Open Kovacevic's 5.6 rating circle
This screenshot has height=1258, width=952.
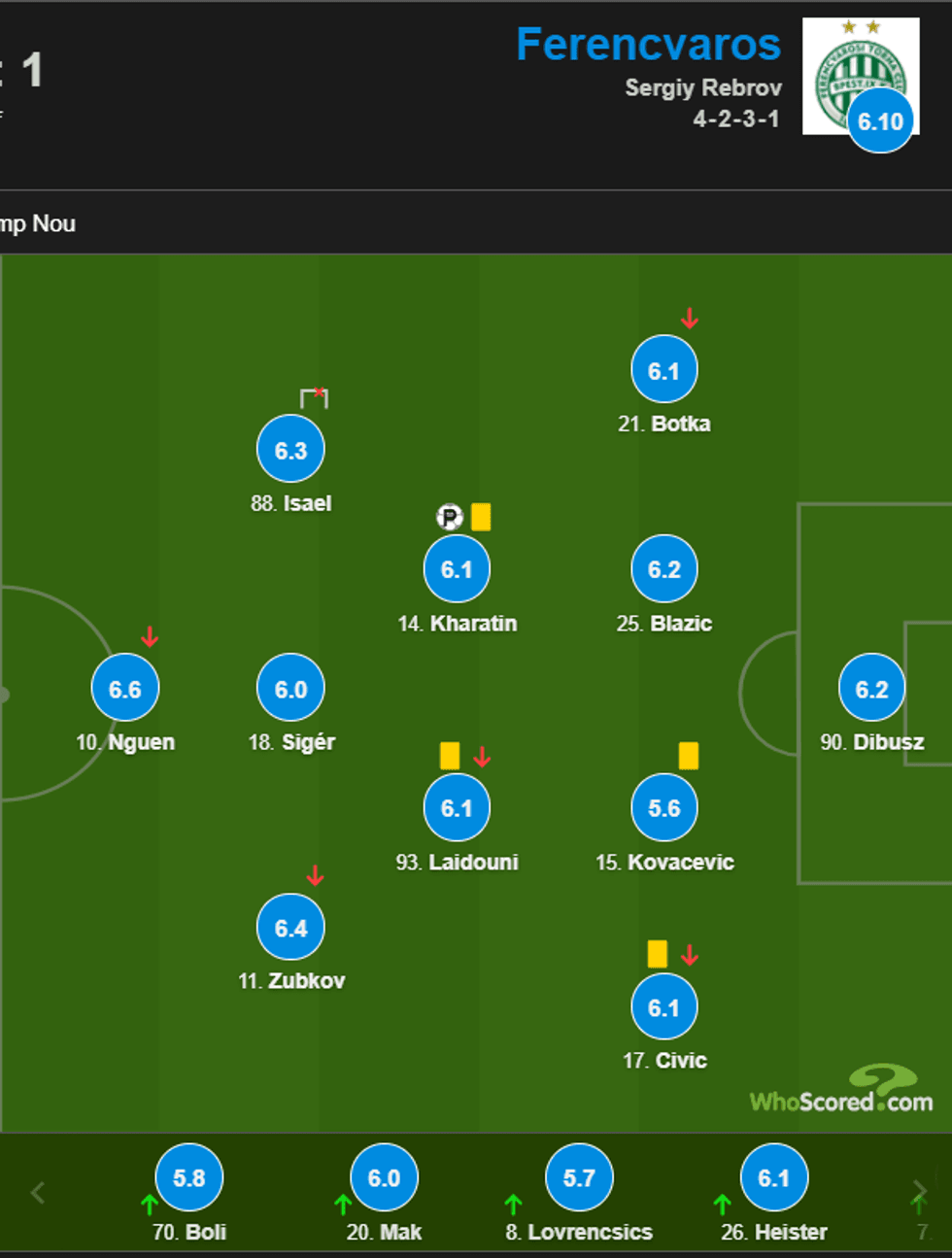pos(664,808)
